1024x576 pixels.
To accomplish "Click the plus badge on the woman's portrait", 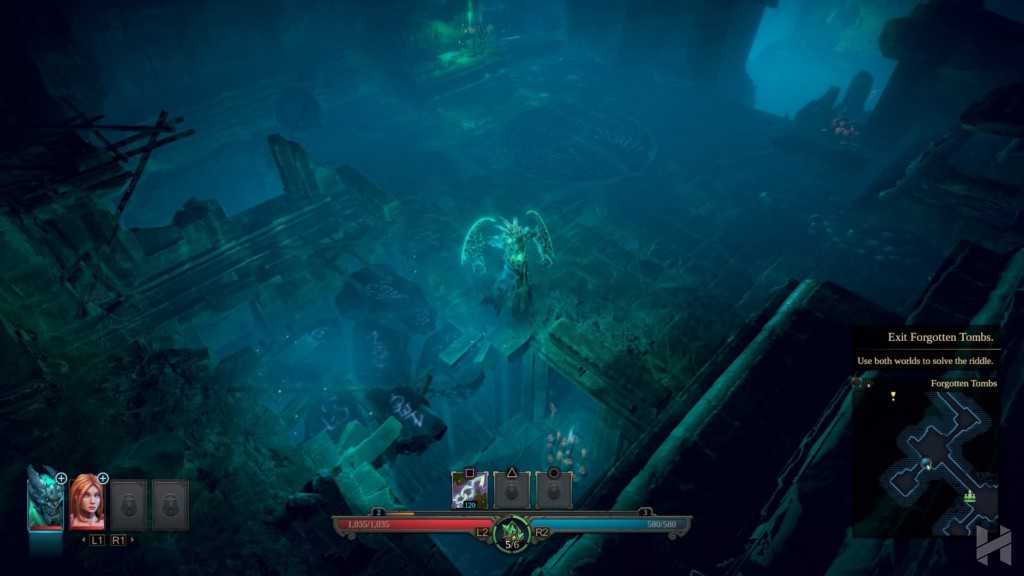I will coord(102,478).
